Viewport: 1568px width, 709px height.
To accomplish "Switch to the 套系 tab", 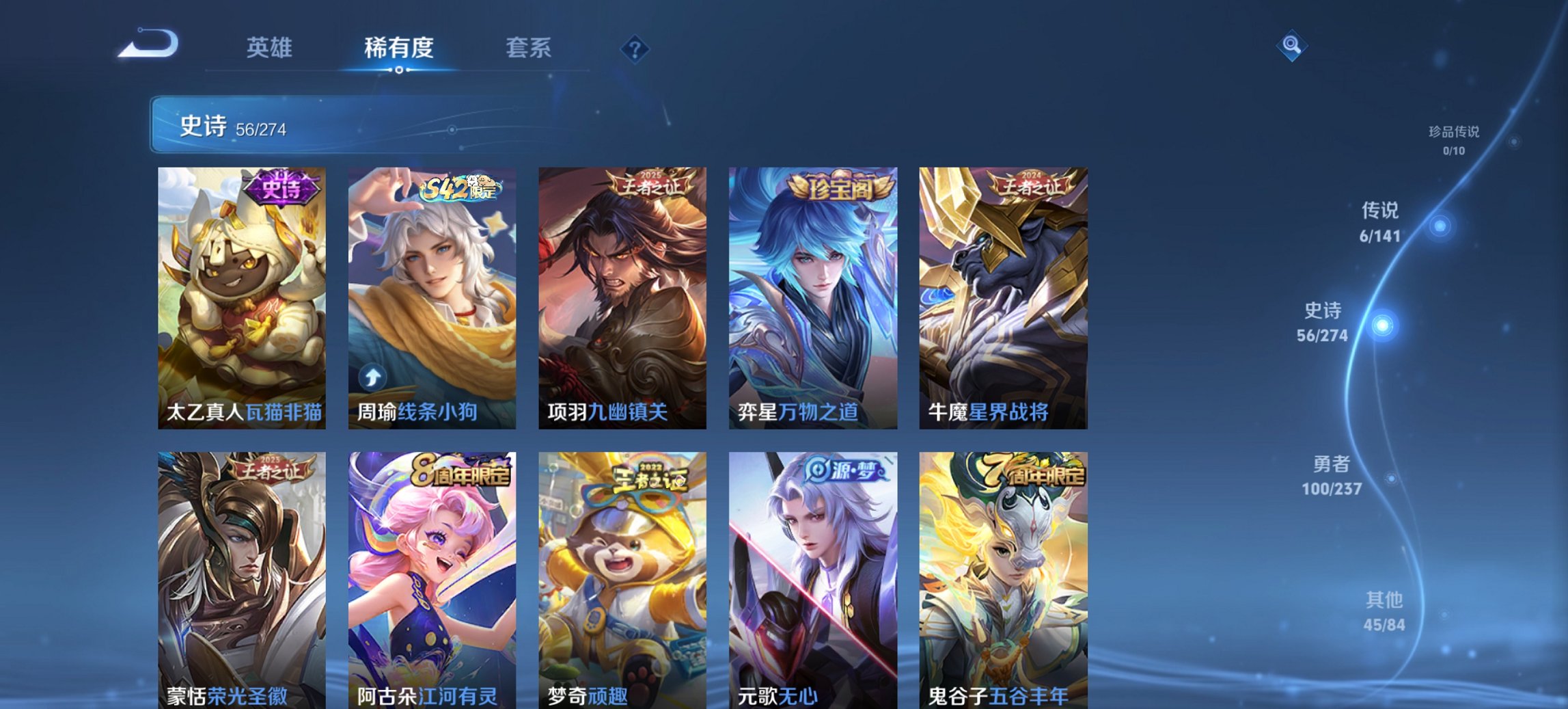I will coord(528,49).
